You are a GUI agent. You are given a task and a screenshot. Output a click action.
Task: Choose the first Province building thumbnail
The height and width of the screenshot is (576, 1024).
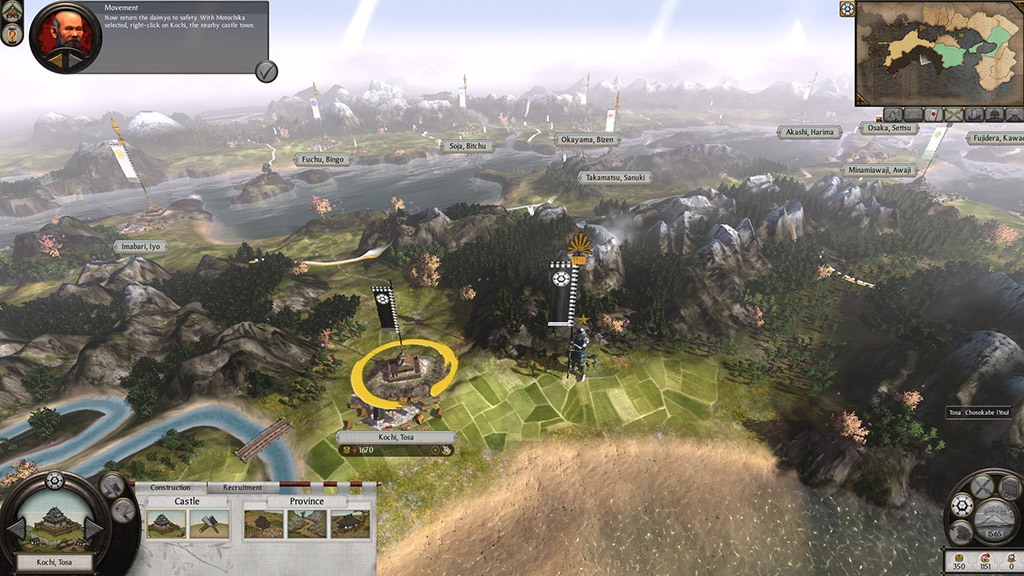pyautogui.click(x=262, y=523)
